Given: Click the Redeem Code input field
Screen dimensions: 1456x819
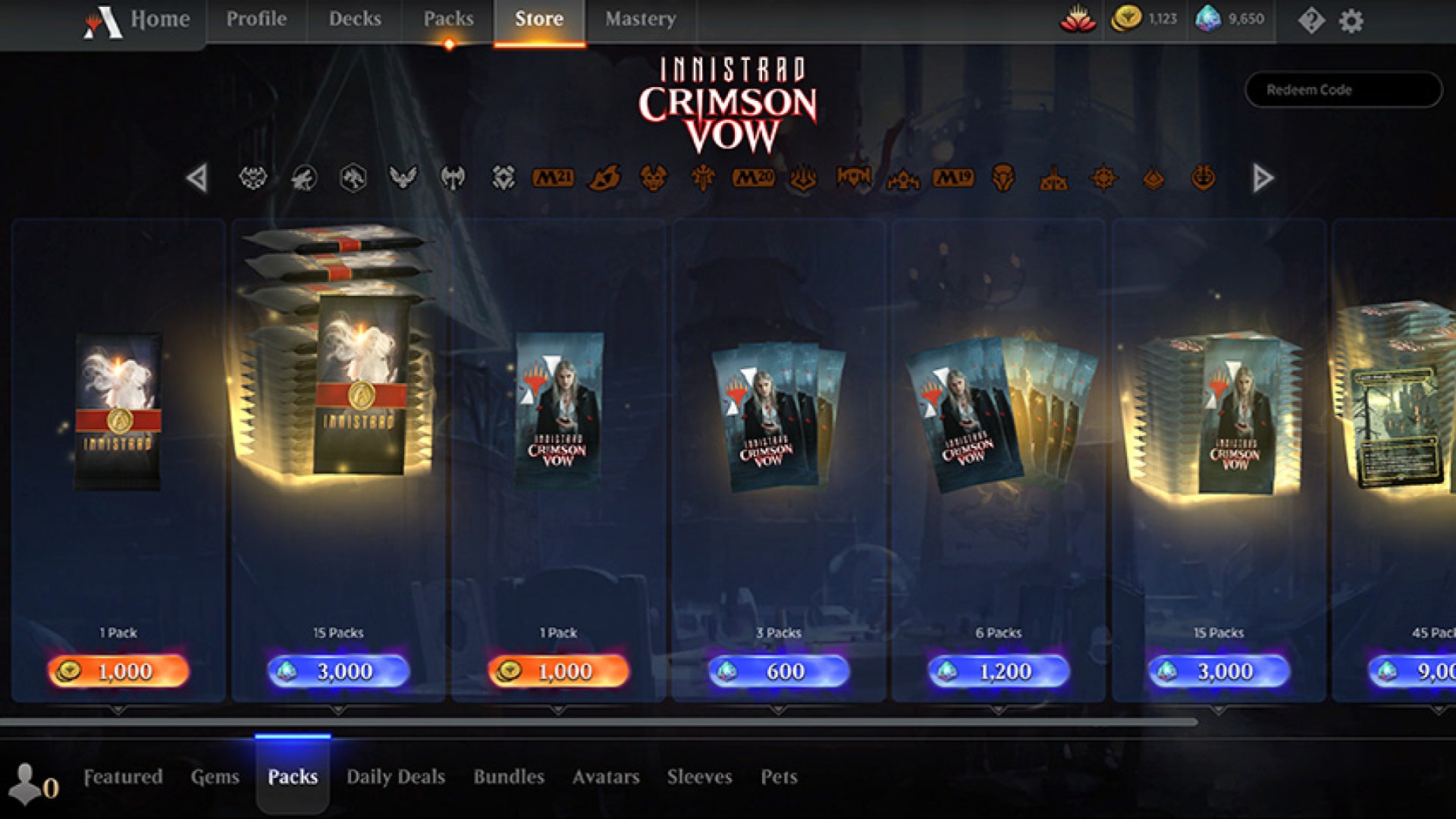Looking at the screenshot, I should [1343, 89].
